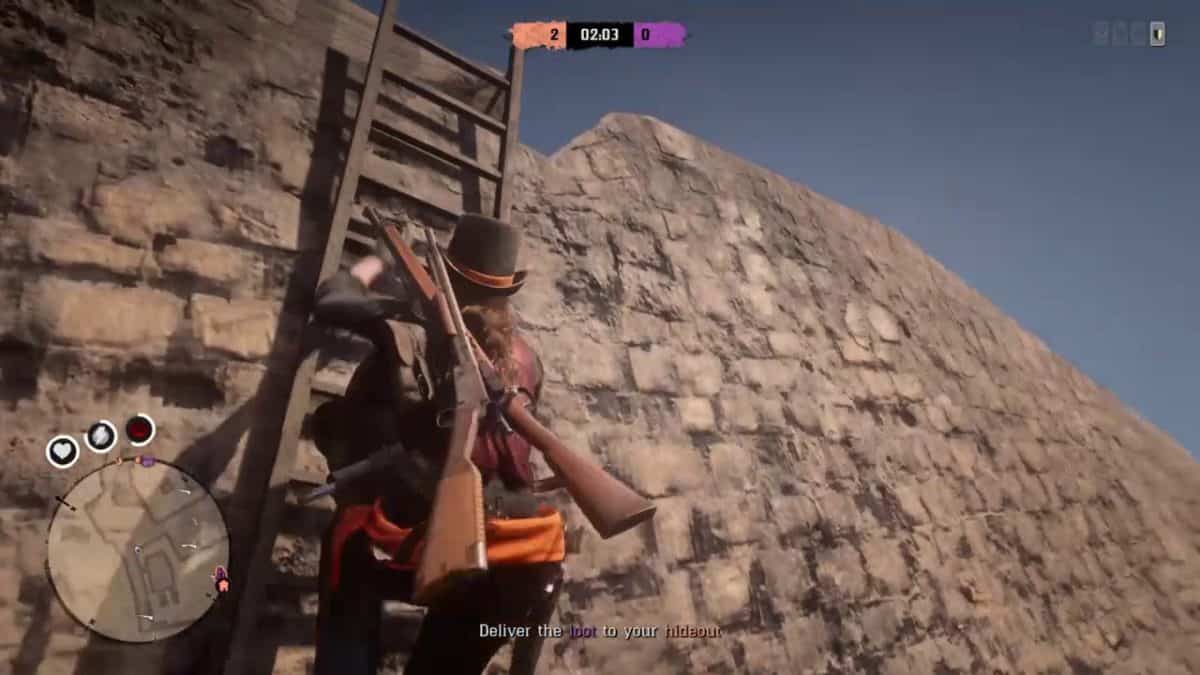Image resolution: width=1200 pixels, height=675 pixels.
Task: Select the lightning bolt stamina core icon
Action: [x=100, y=436]
